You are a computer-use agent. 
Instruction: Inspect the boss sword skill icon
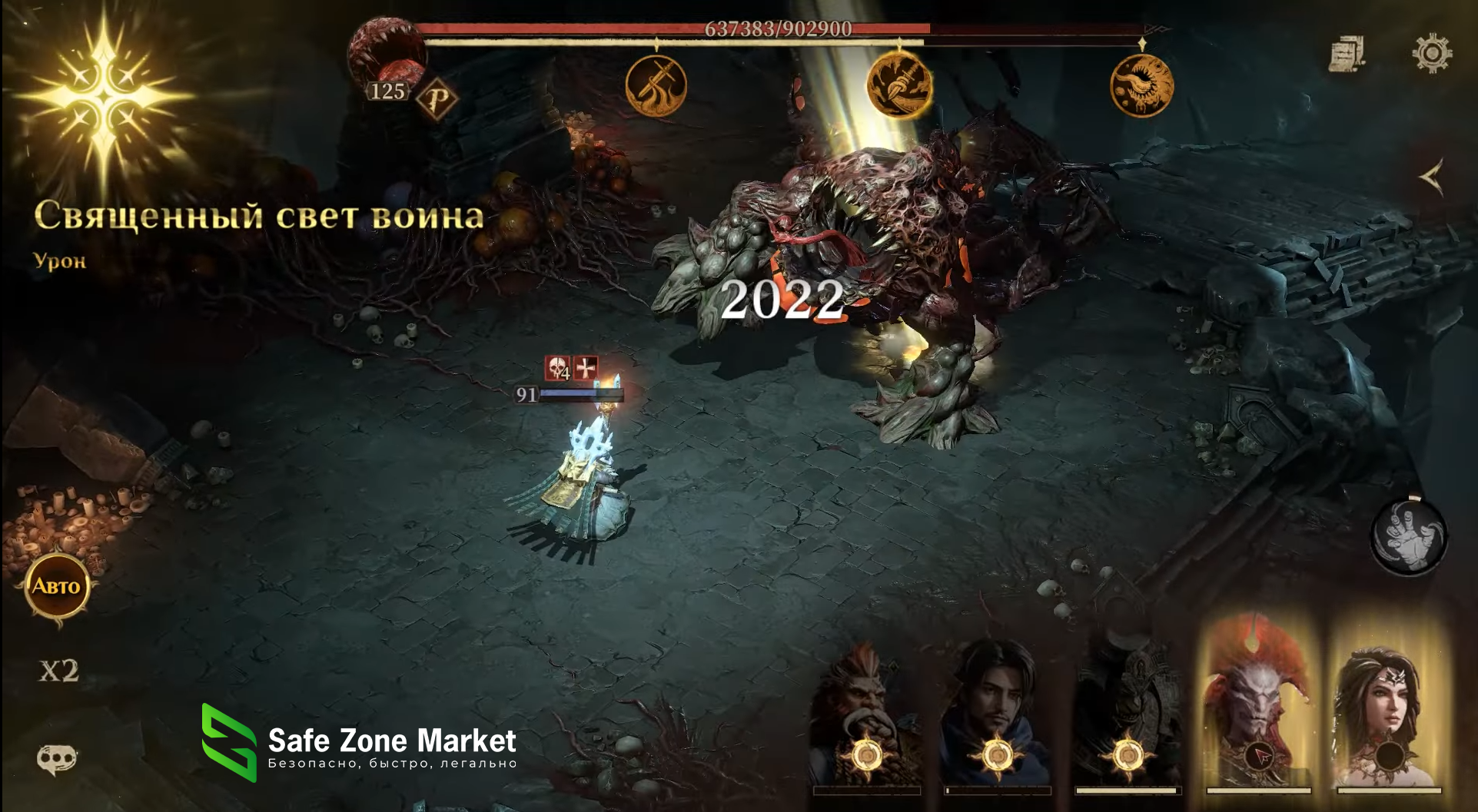[656, 86]
